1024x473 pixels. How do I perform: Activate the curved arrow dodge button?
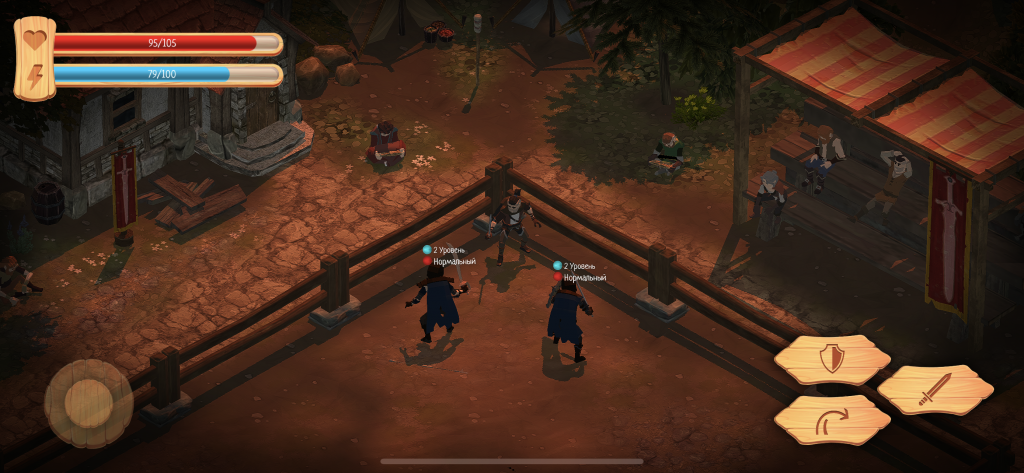832,420
